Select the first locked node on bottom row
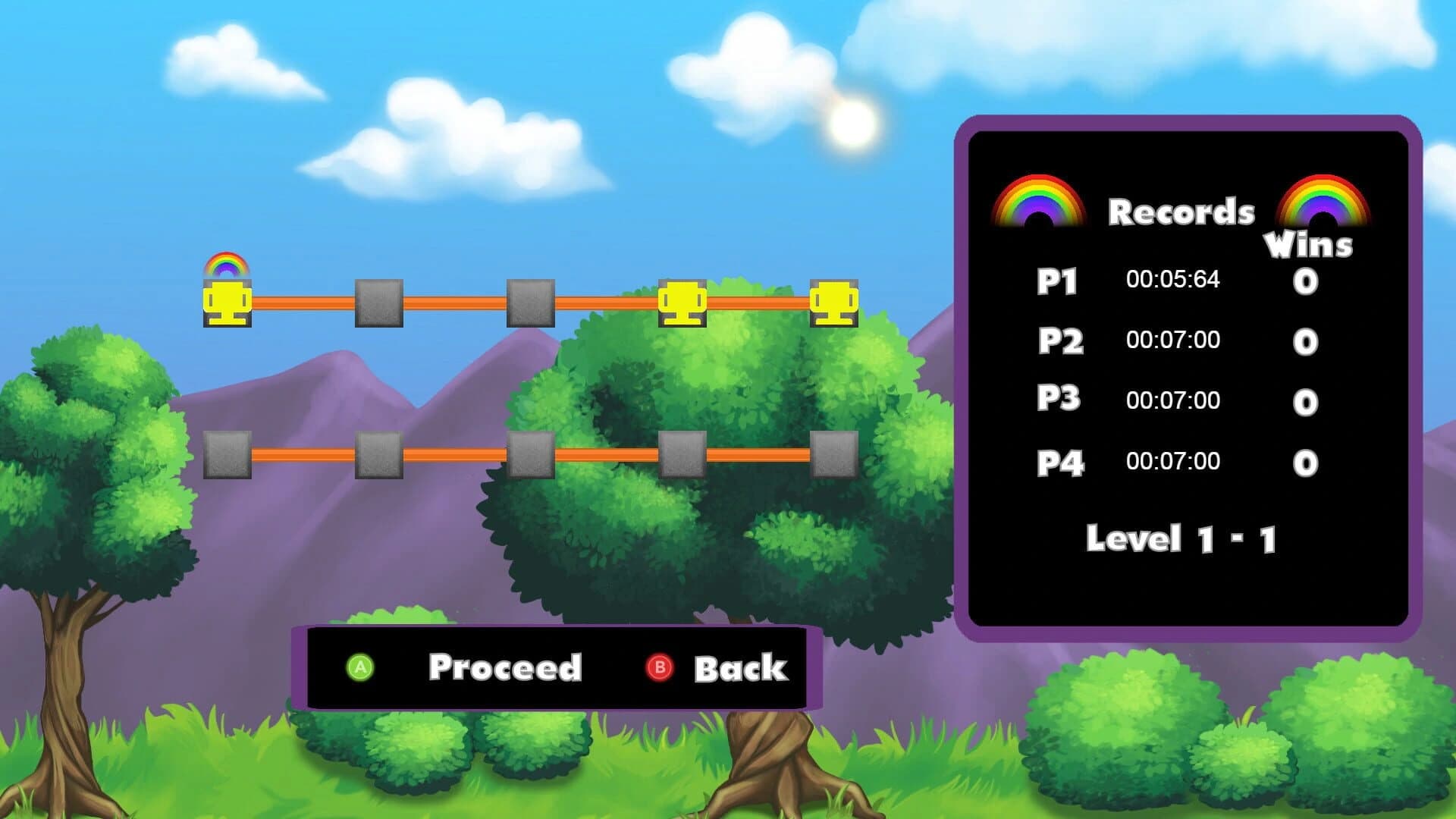 coord(227,456)
